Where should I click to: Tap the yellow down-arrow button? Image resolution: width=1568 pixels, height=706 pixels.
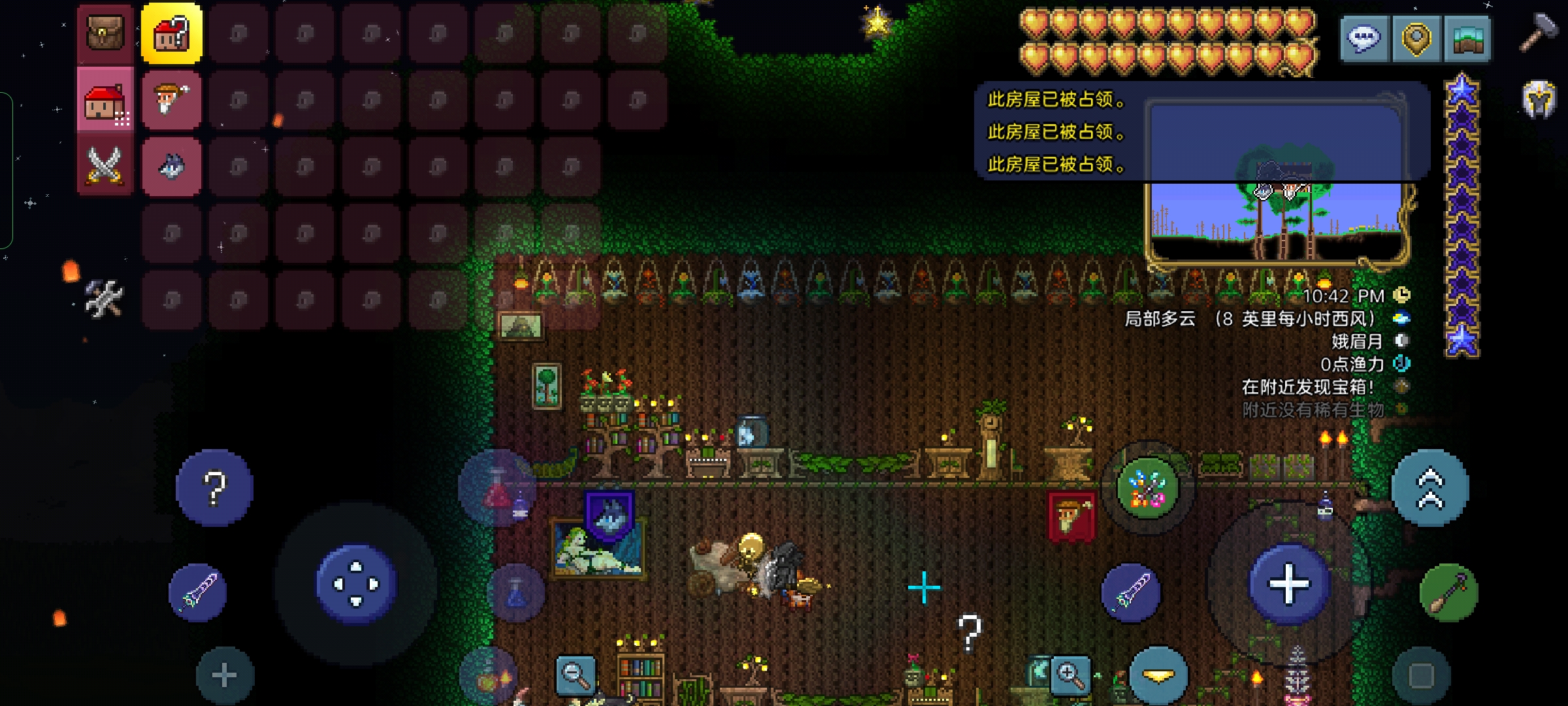coord(1158,676)
